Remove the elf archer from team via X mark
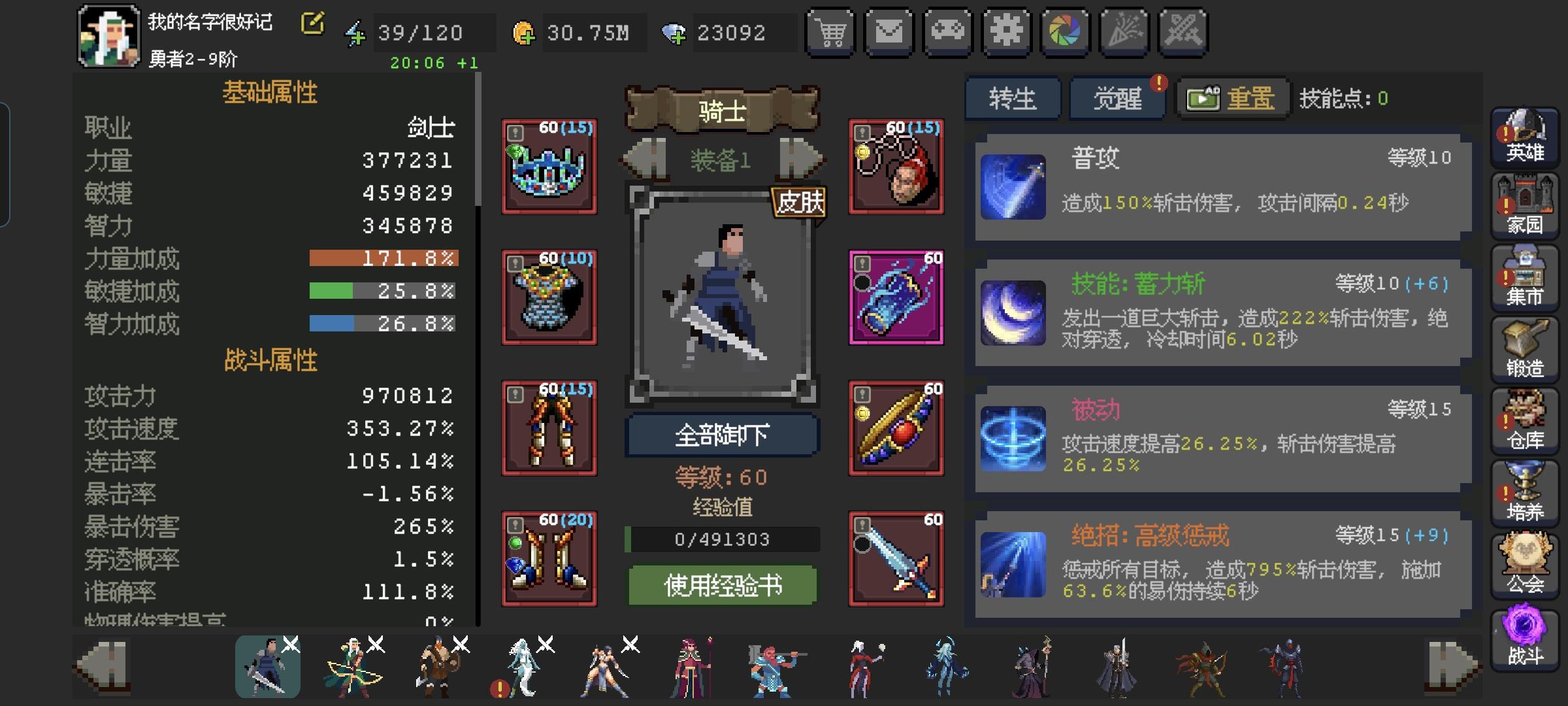Screen dimensions: 1568x706 (376, 645)
